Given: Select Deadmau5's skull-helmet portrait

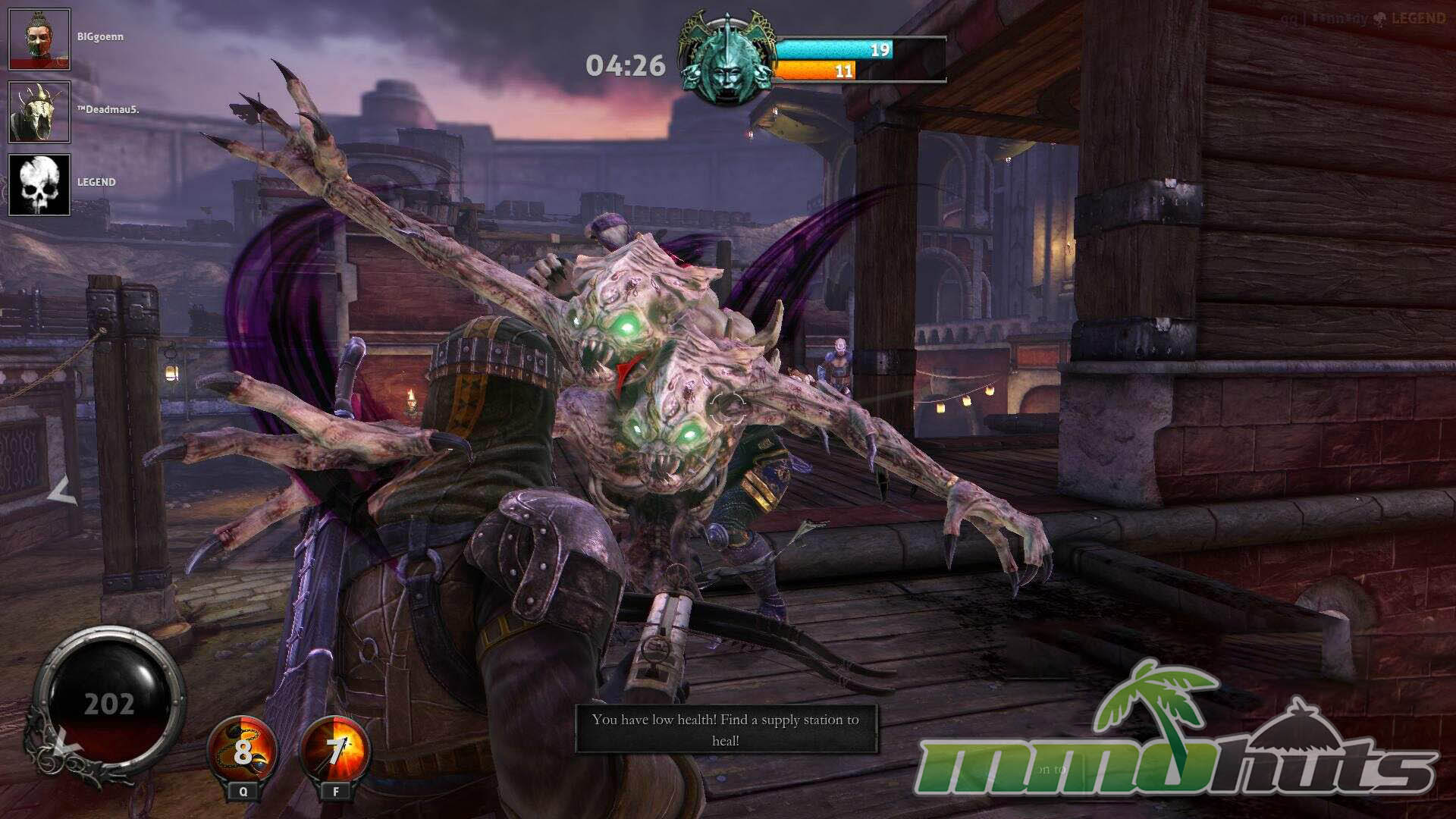Looking at the screenshot, I should [x=39, y=112].
